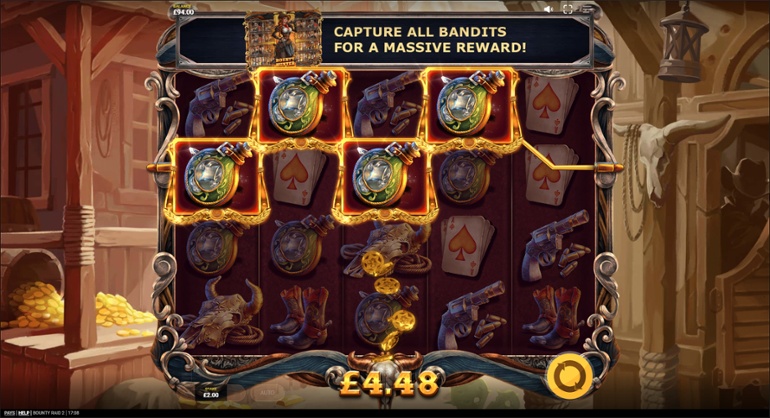Enter fullscreen mode
This screenshot has height=418, width=770.
coord(568,9)
